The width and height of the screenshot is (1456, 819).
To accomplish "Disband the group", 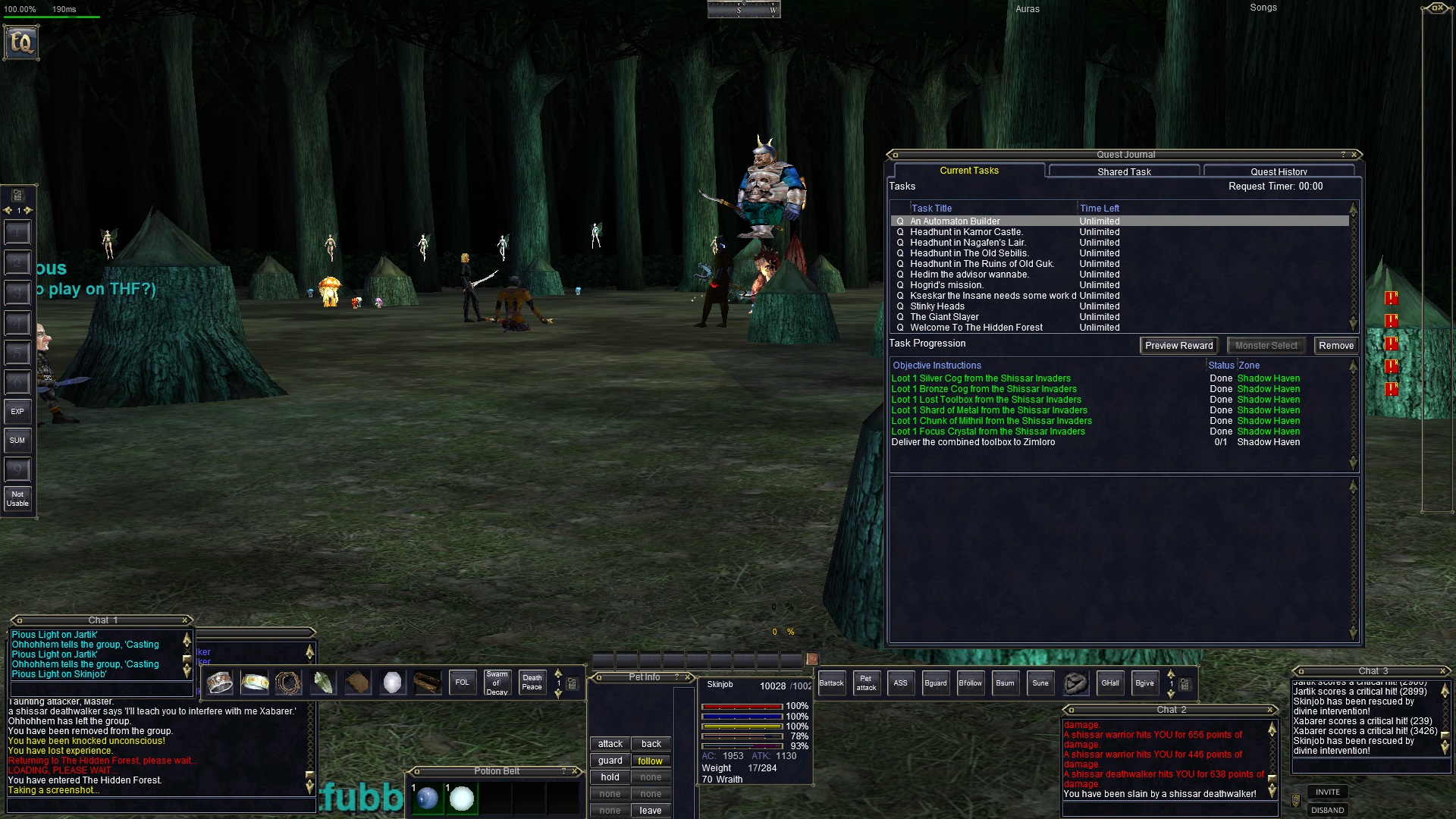I will pyautogui.click(x=1327, y=810).
